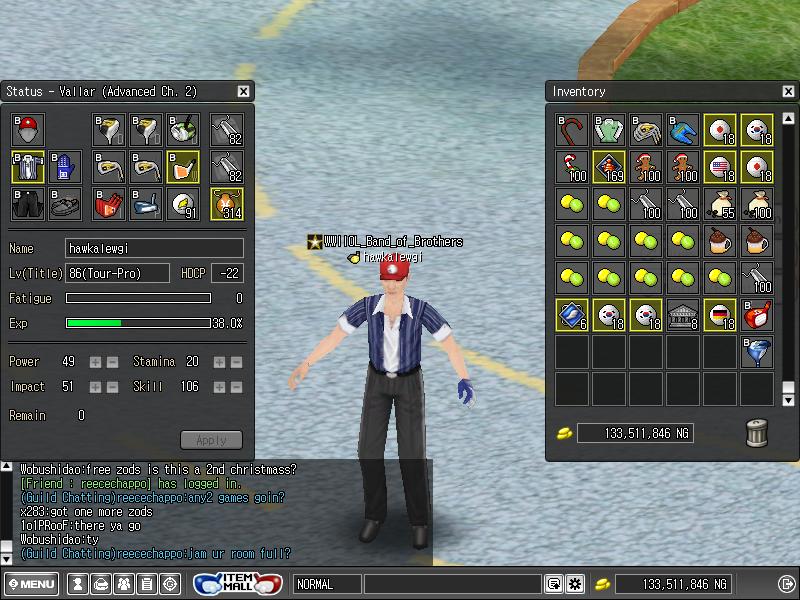The height and width of the screenshot is (600, 800).
Task: Click the Apply button in Status
Action: click(211, 440)
